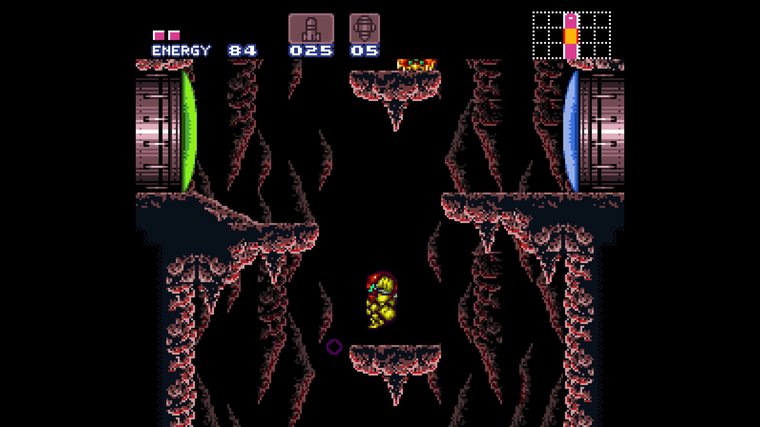The width and height of the screenshot is (760, 427).
Task: Select the missile weapon icon
Action: [310, 28]
